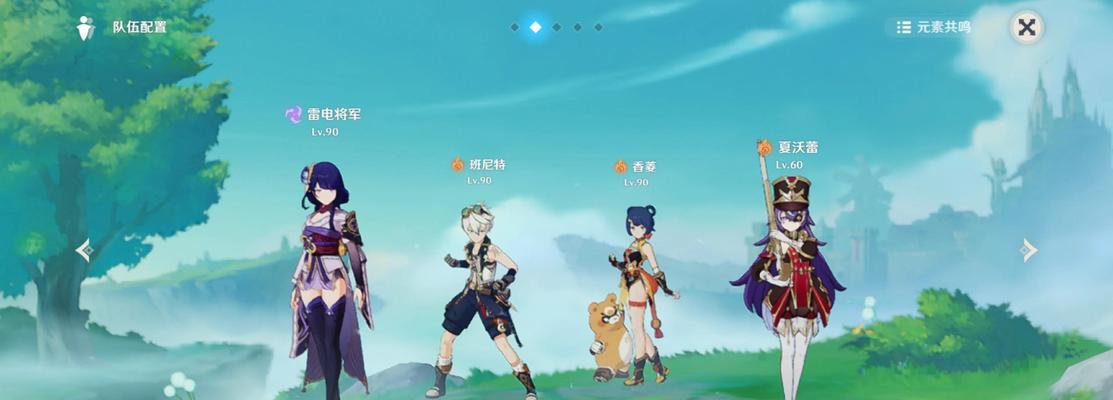Jump to the first team page dot
This screenshot has width=1113, height=400.
tap(514, 28)
